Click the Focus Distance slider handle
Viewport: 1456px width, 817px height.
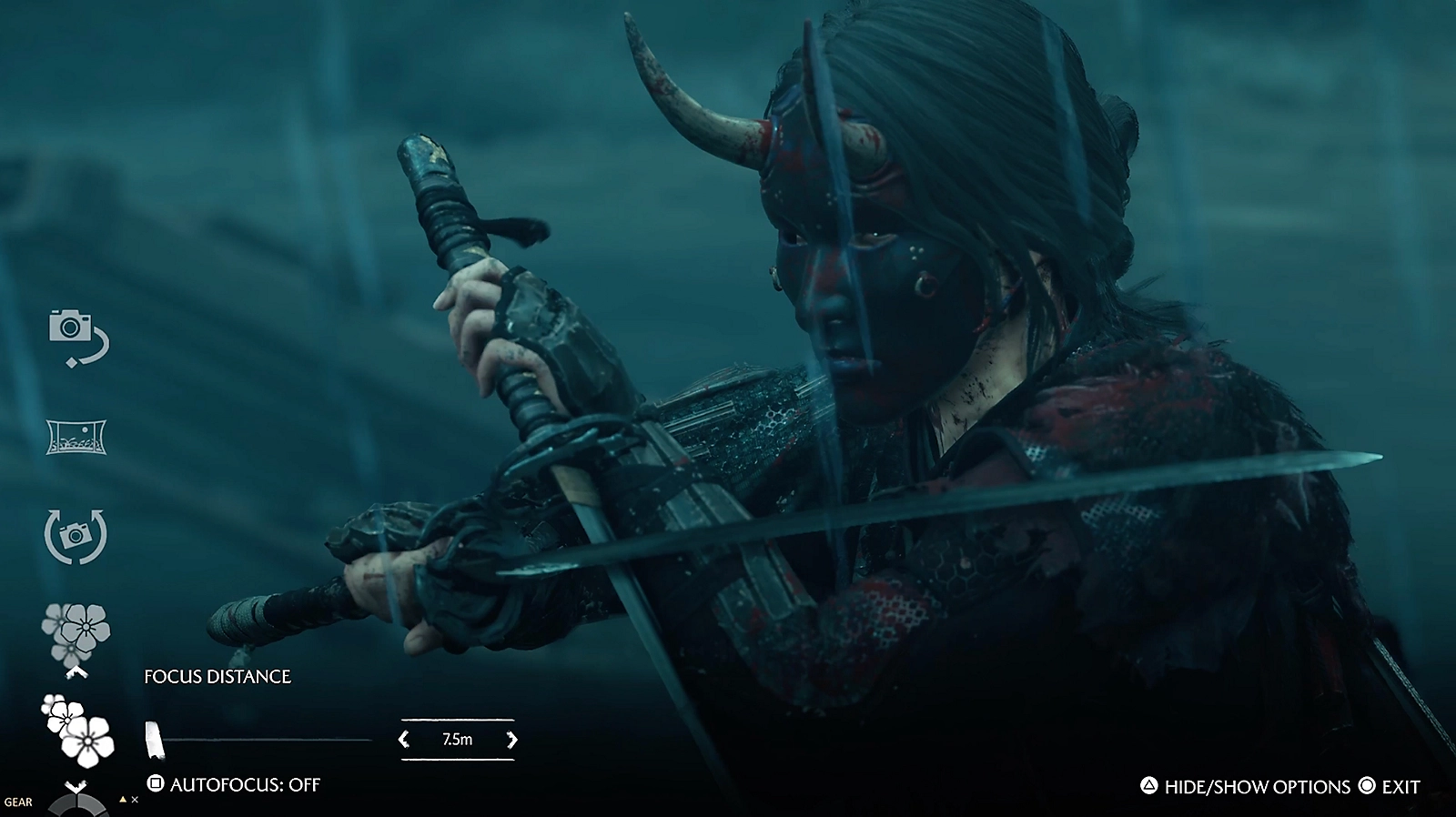tap(154, 740)
